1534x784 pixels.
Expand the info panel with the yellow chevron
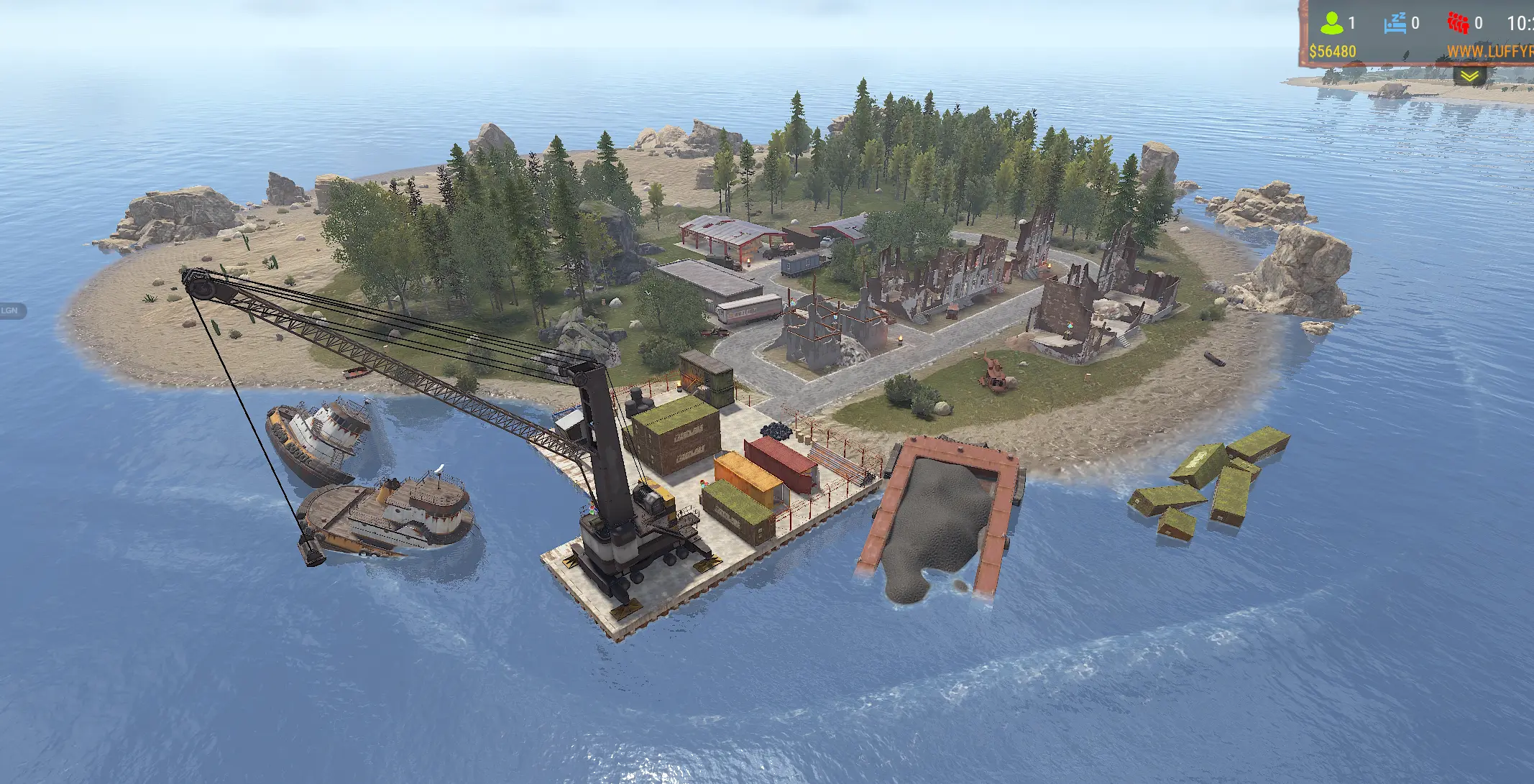click(1469, 75)
